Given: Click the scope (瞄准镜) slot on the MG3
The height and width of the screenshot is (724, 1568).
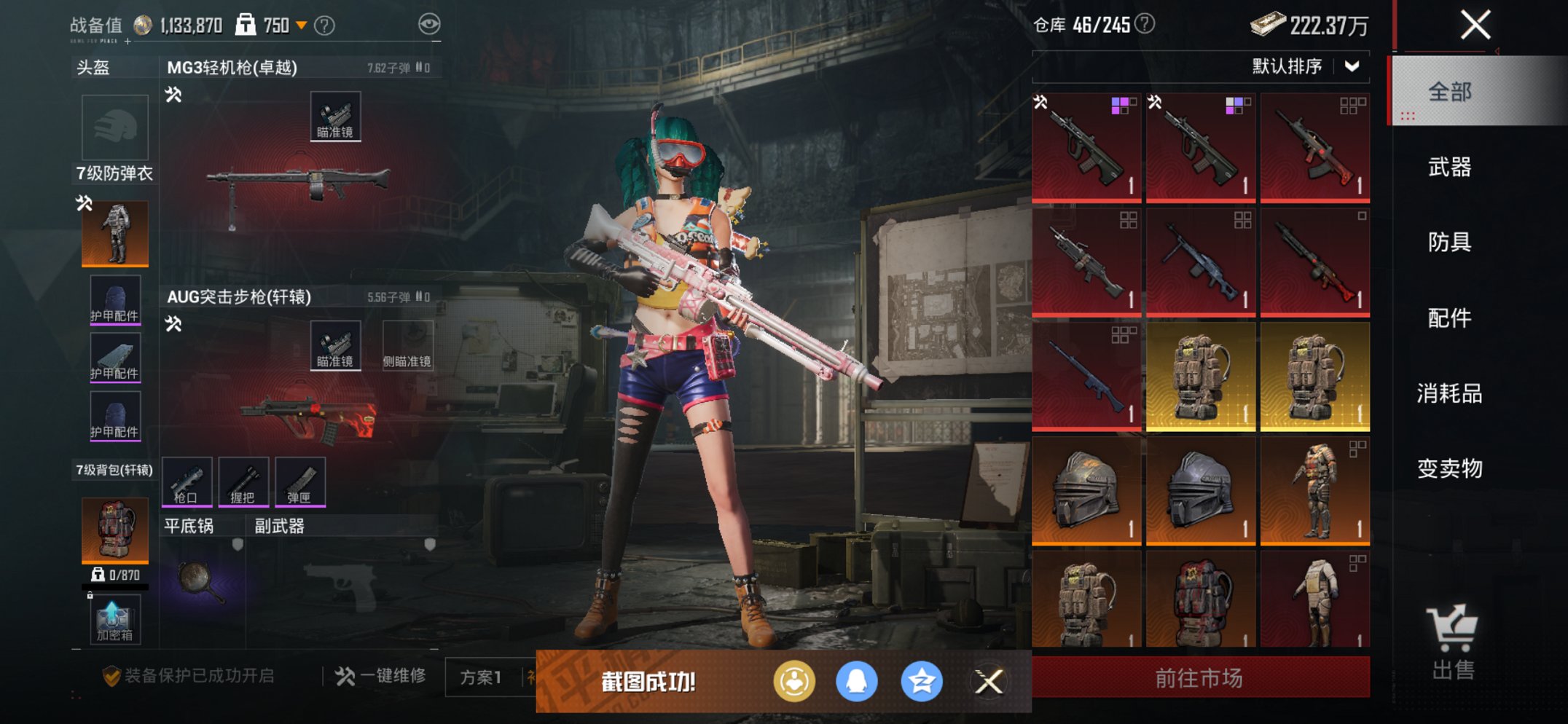Looking at the screenshot, I should click(x=335, y=114).
